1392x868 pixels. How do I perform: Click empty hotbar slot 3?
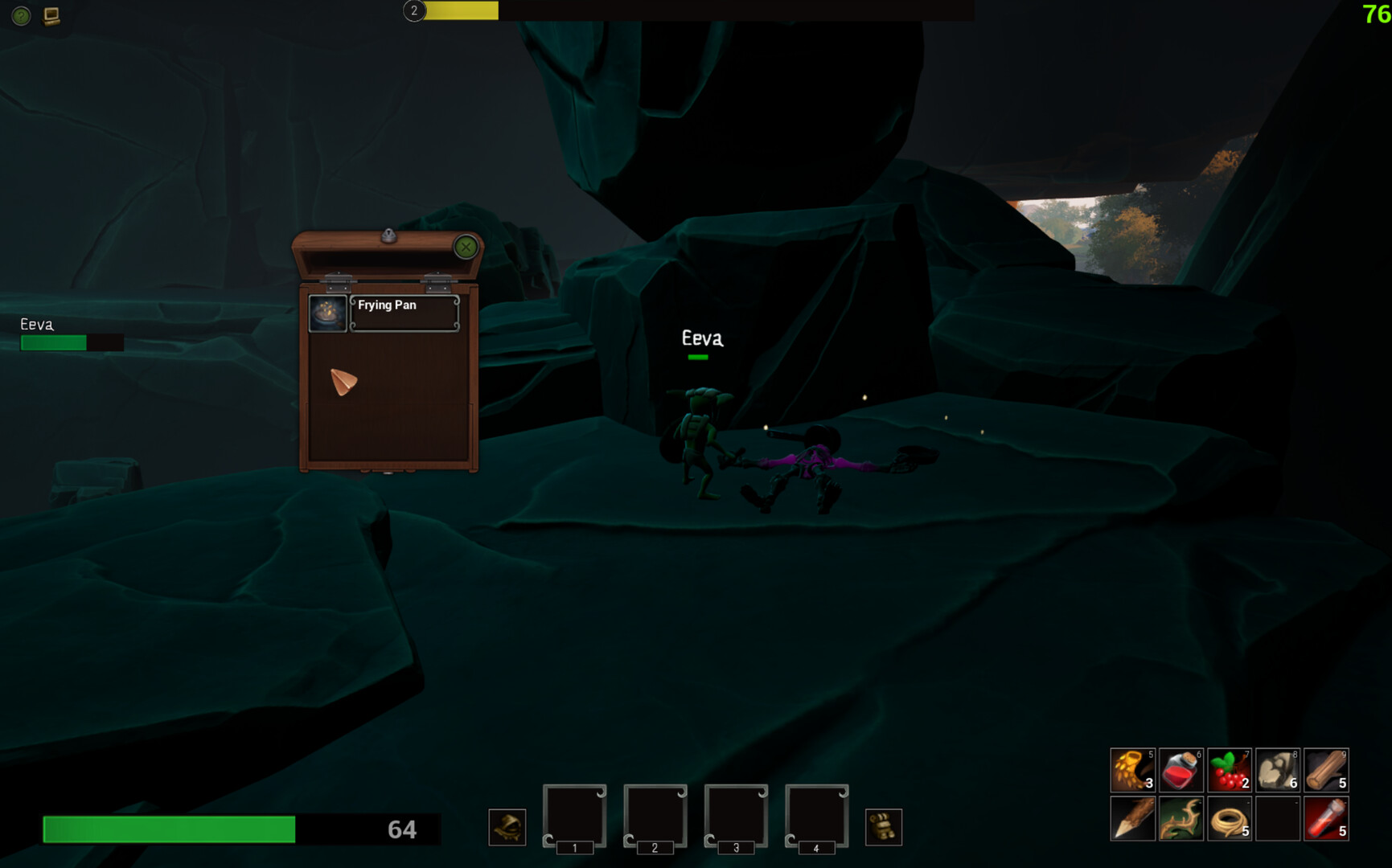[x=735, y=816]
